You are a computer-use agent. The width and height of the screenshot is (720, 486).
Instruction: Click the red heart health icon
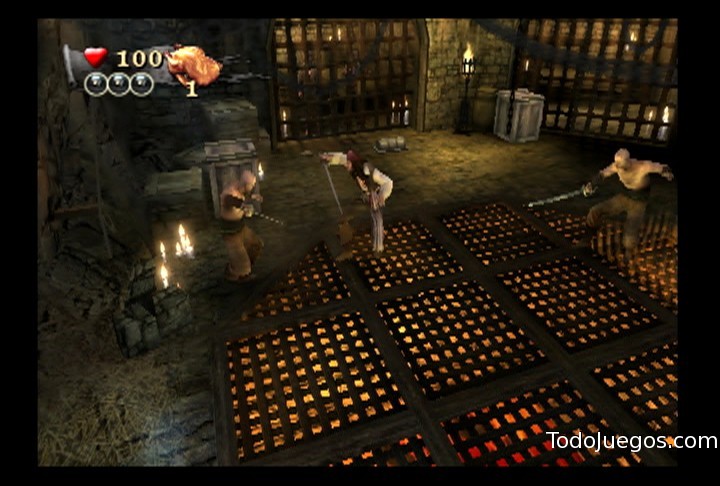tap(95, 58)
